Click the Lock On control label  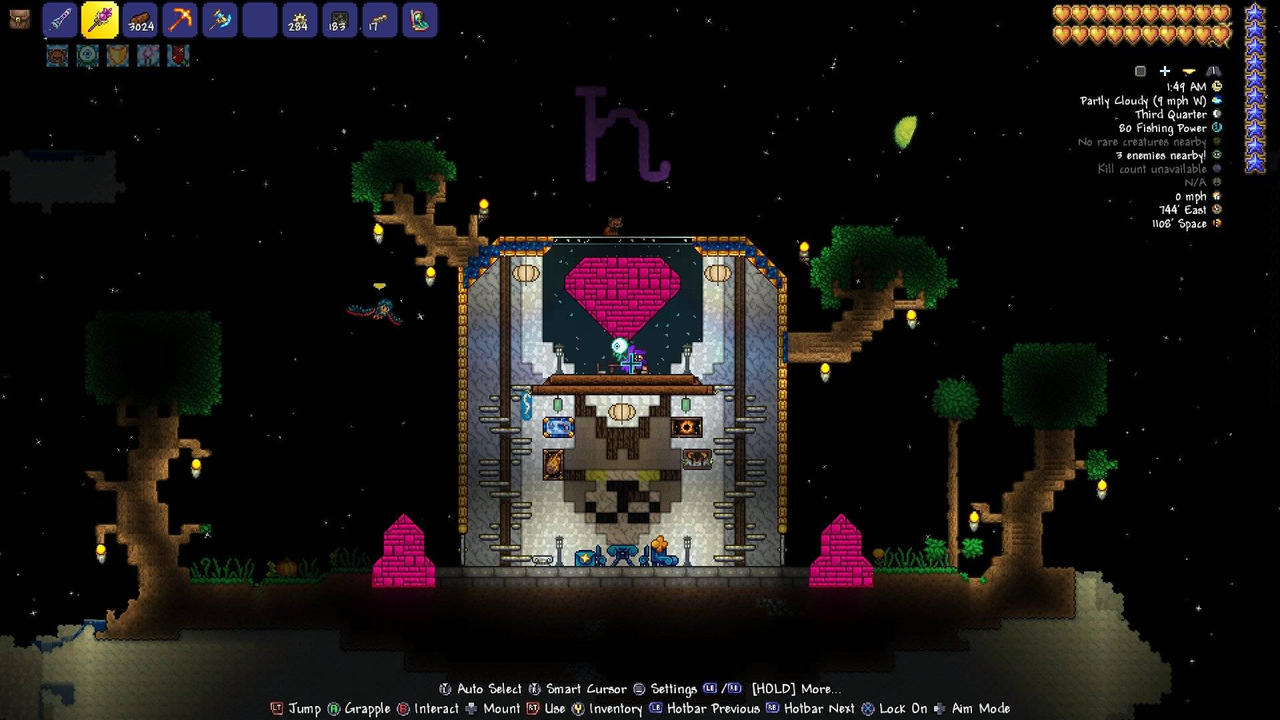pos(905,708)
